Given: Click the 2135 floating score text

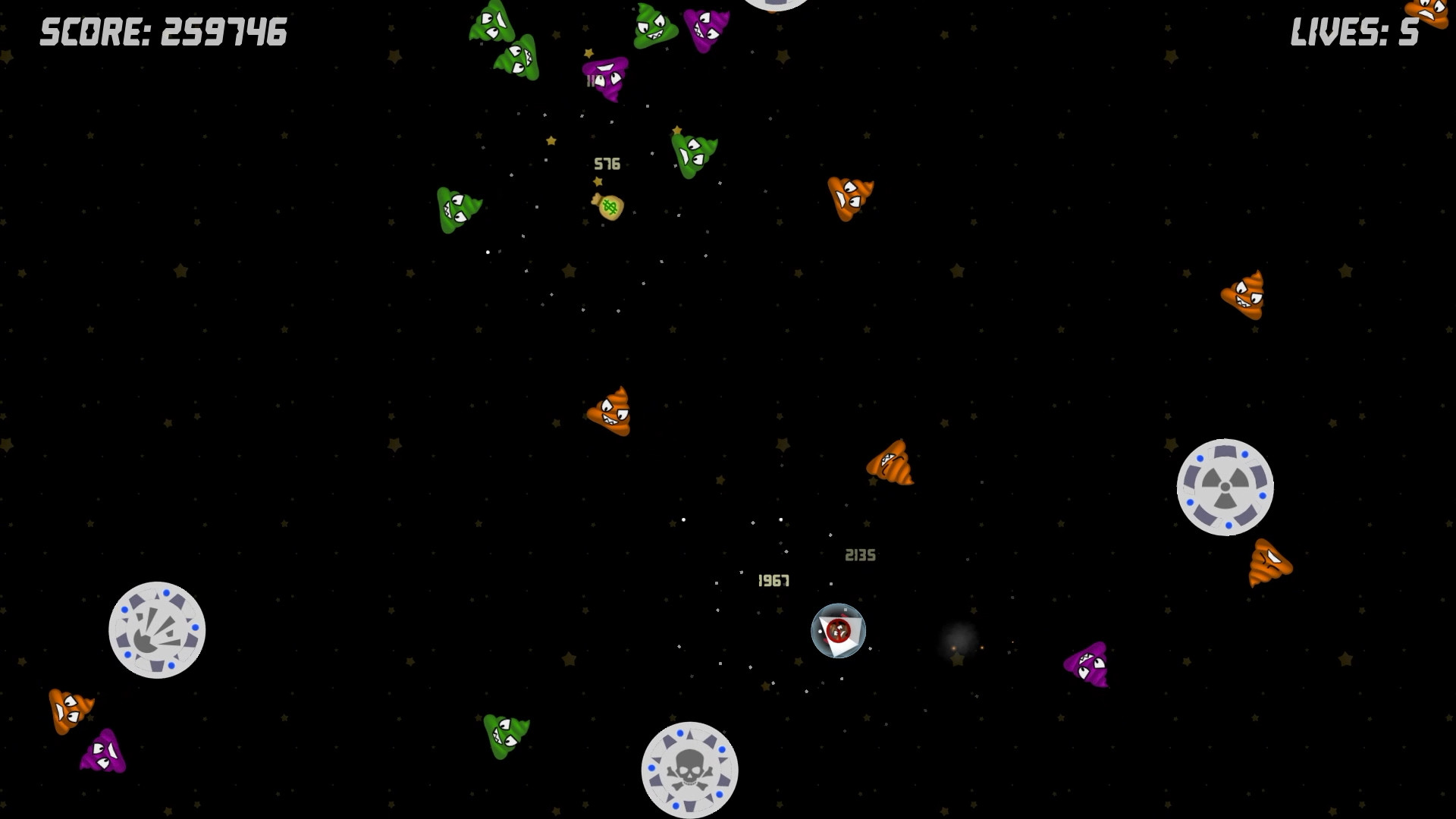Looking at the screenshot, I should [x=859, y=555].
